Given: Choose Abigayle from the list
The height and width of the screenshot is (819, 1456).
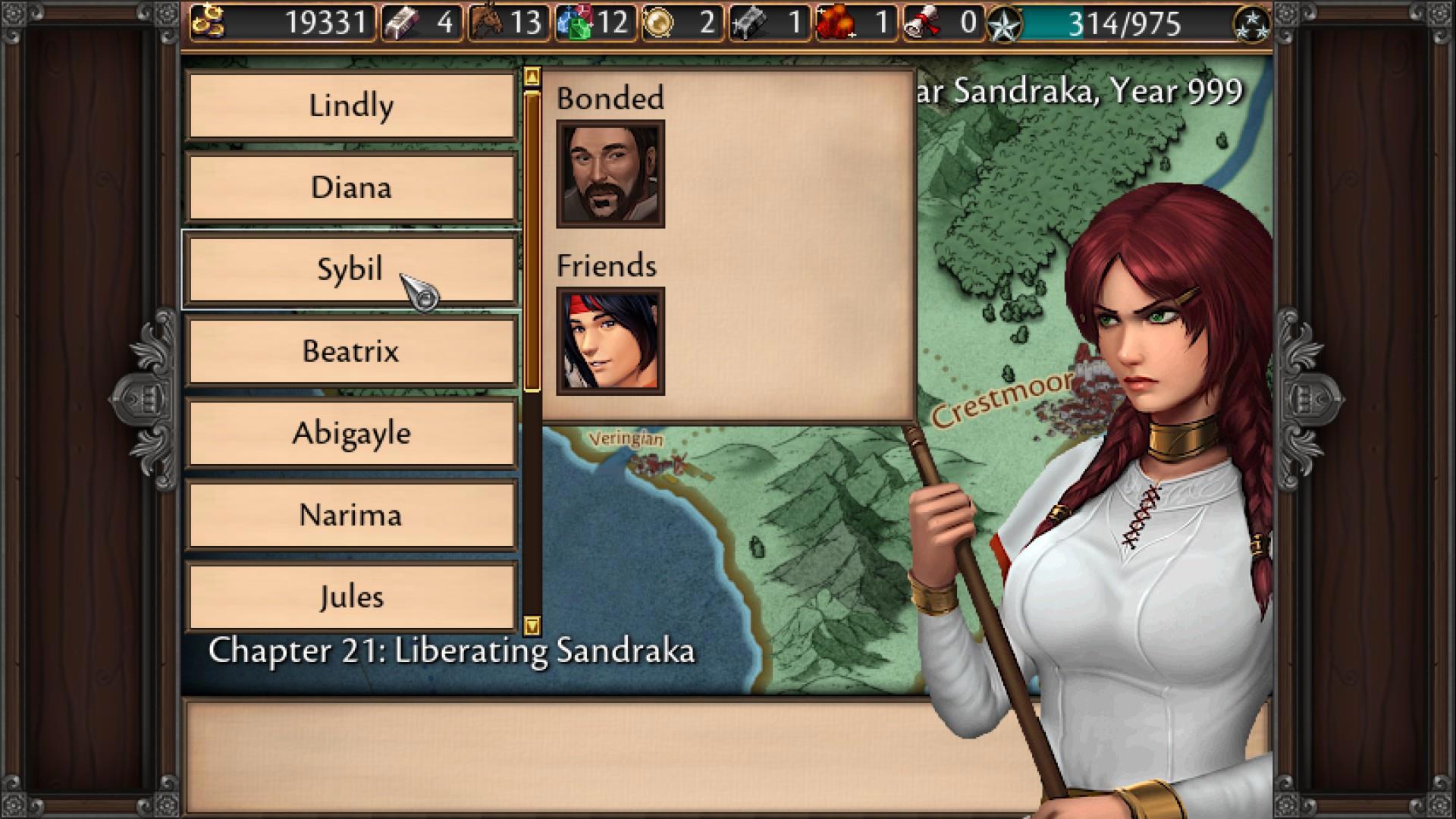Looking at the screenshot, I should pos(351,433).
